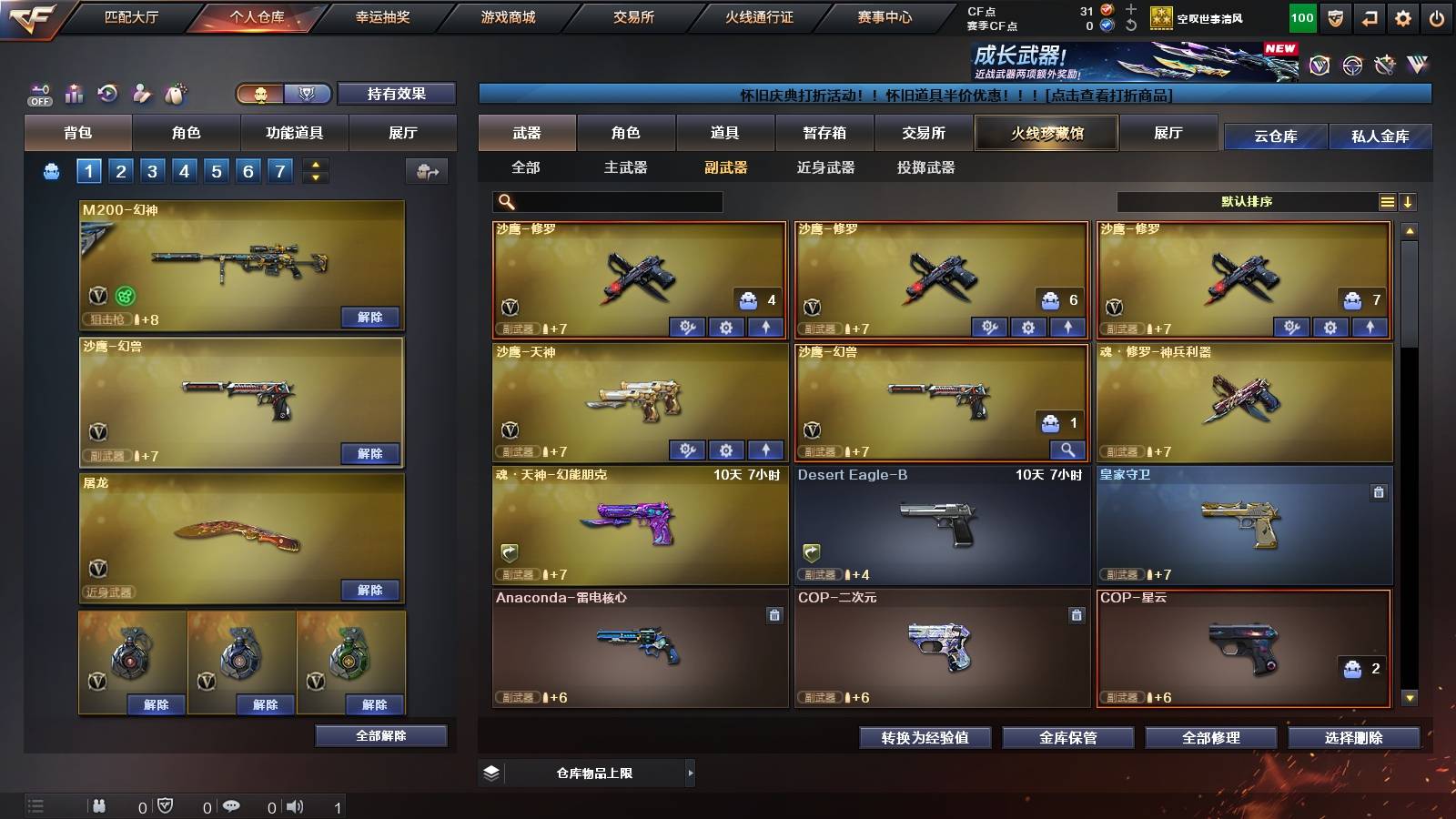The image size is (1456, 819).
Task: Click the 全部解除 button in the backpack panel
Action: pos(379,735)
